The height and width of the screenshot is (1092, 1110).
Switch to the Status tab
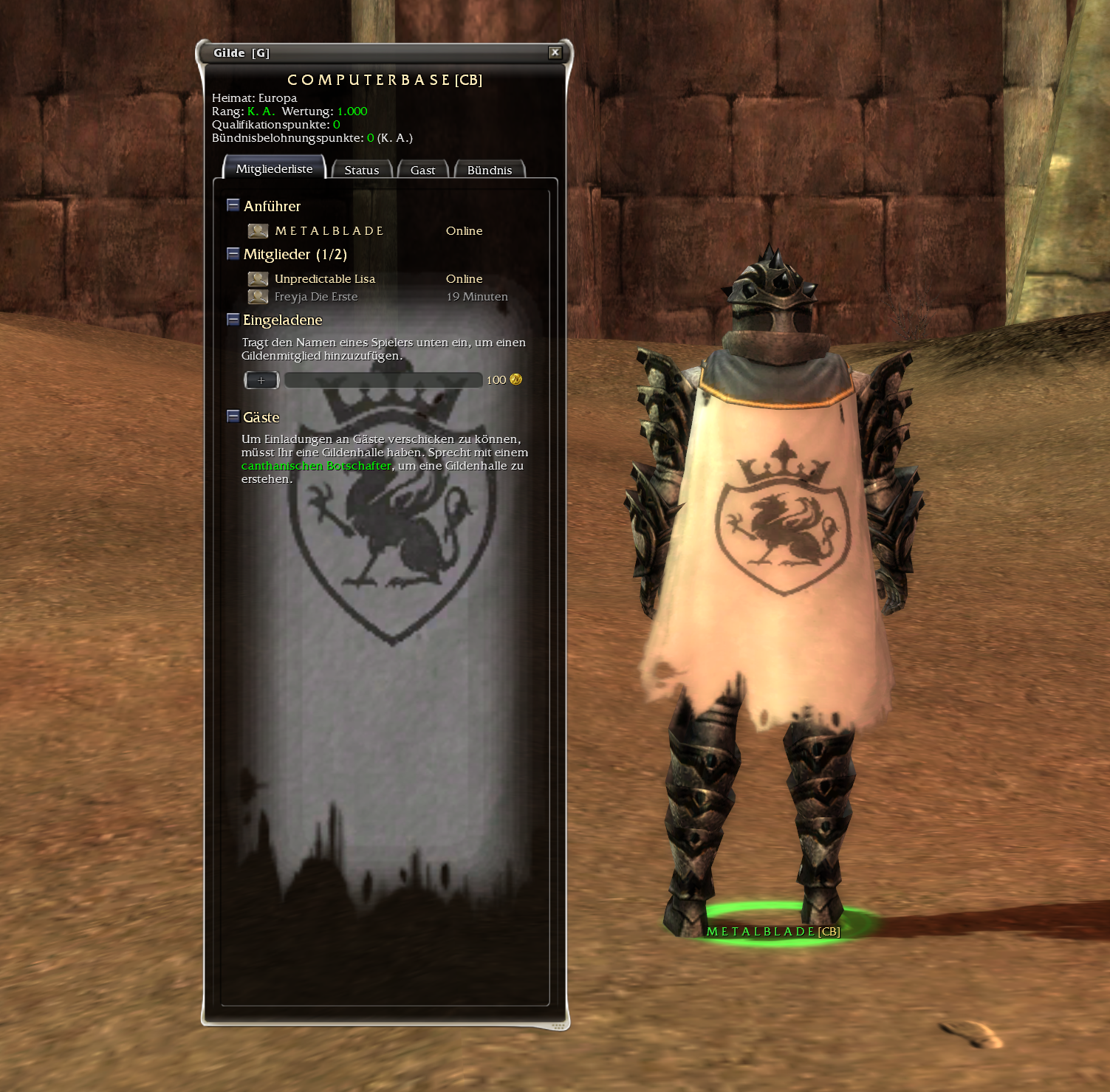[362, 170]
